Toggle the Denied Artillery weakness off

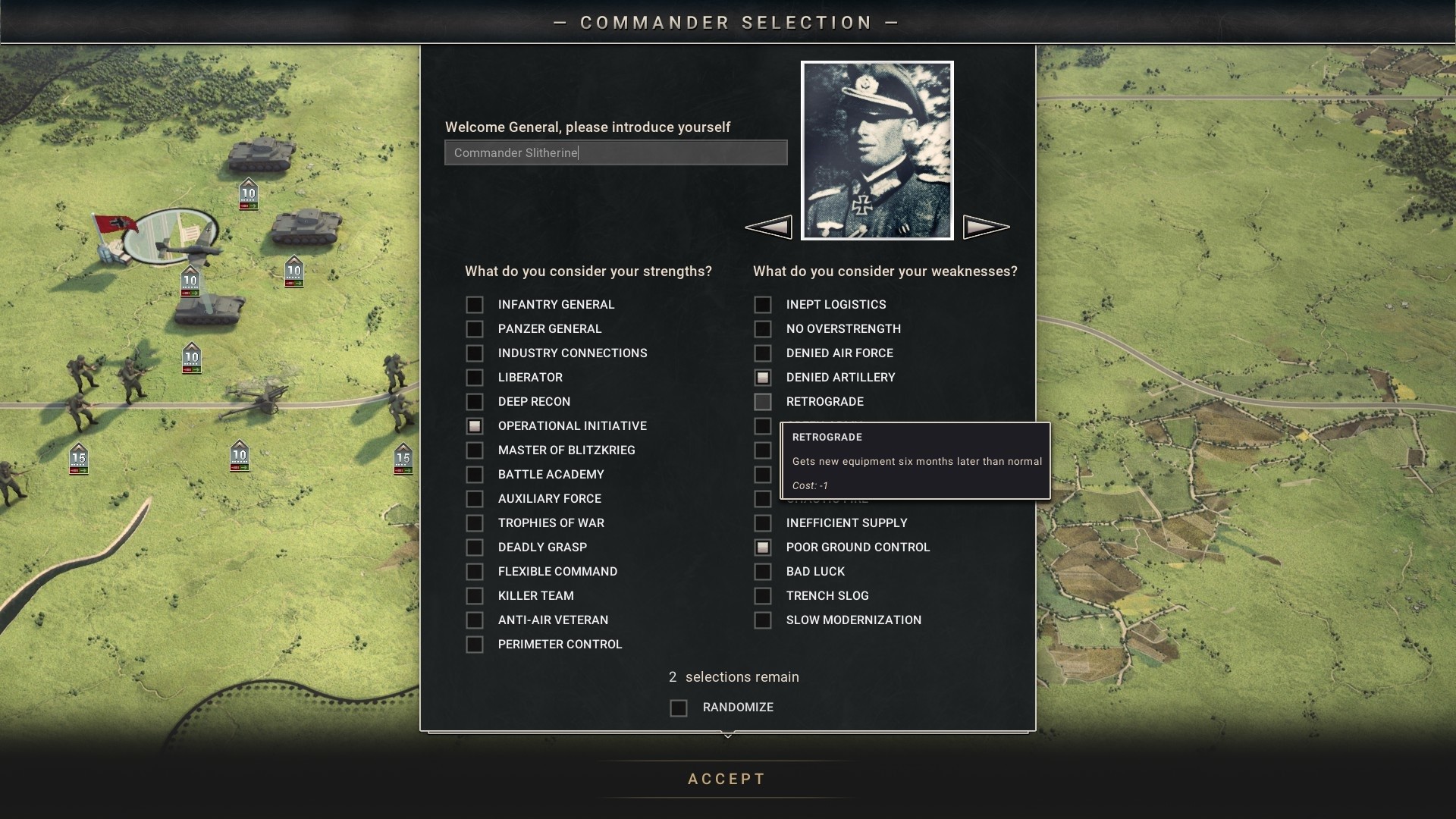click(x=763, y=378)
